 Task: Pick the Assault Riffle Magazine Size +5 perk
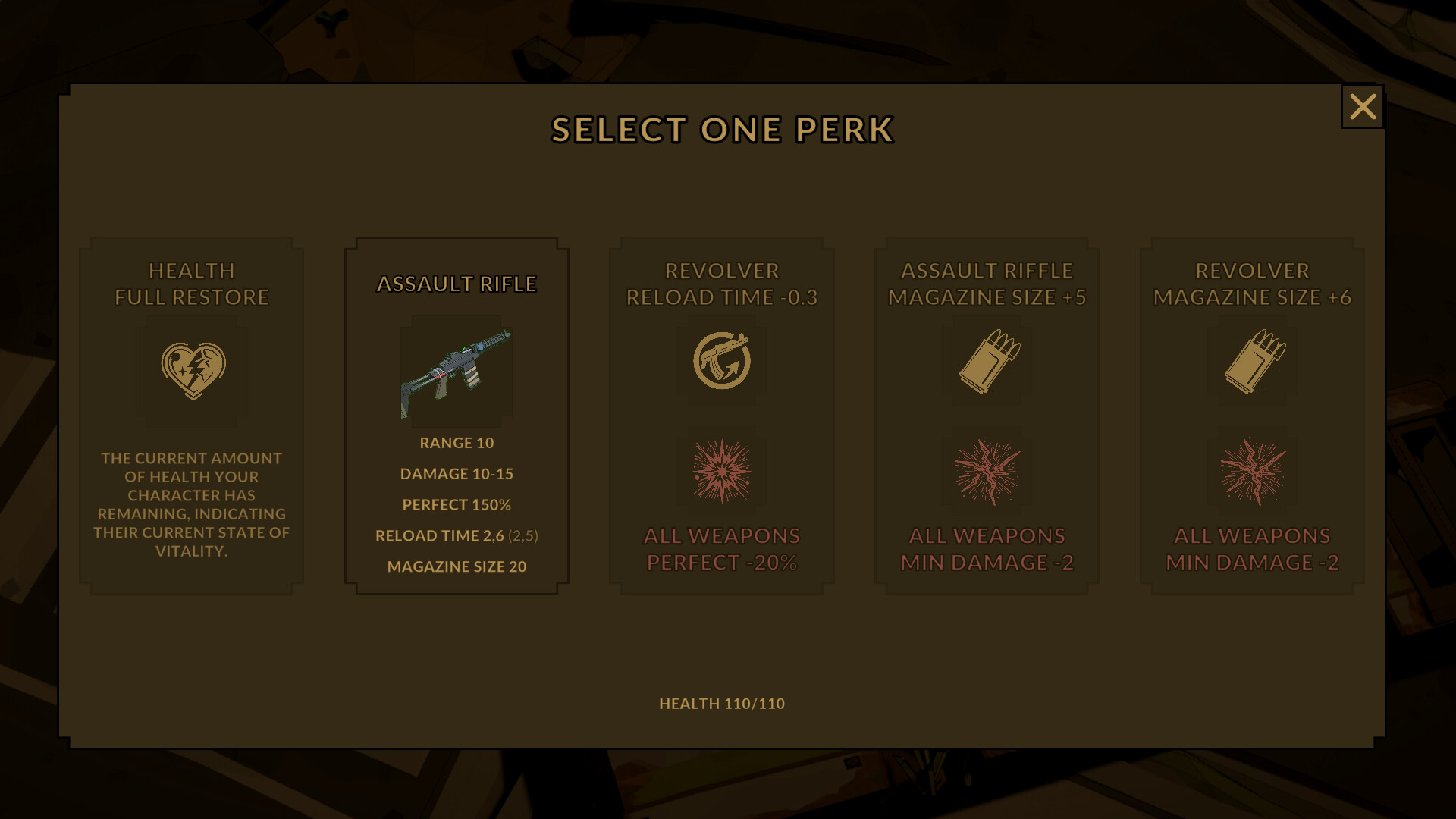[986, 413]
